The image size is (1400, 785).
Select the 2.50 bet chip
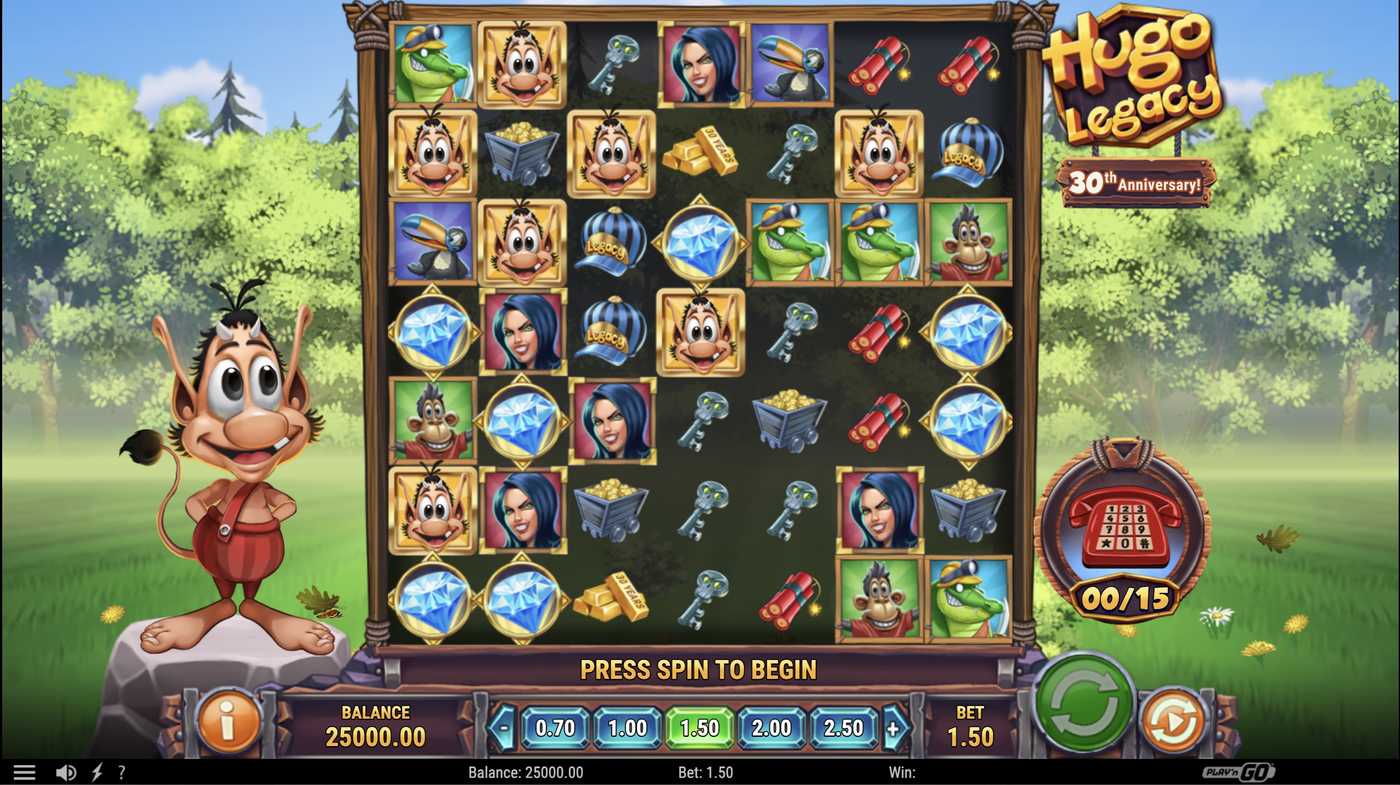pos(845,729)
